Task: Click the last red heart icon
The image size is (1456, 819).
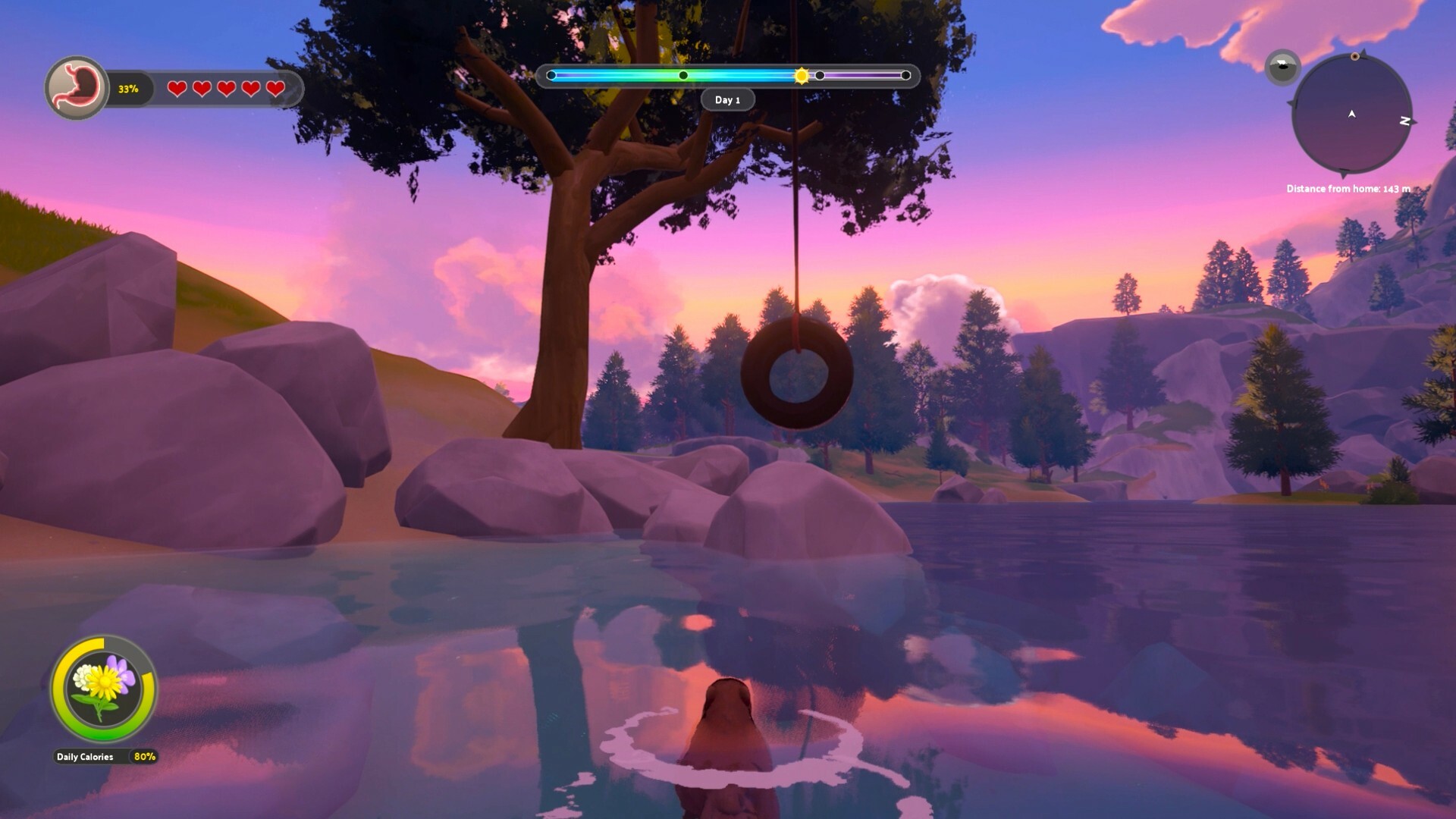Action: click(x=275, y=89)
